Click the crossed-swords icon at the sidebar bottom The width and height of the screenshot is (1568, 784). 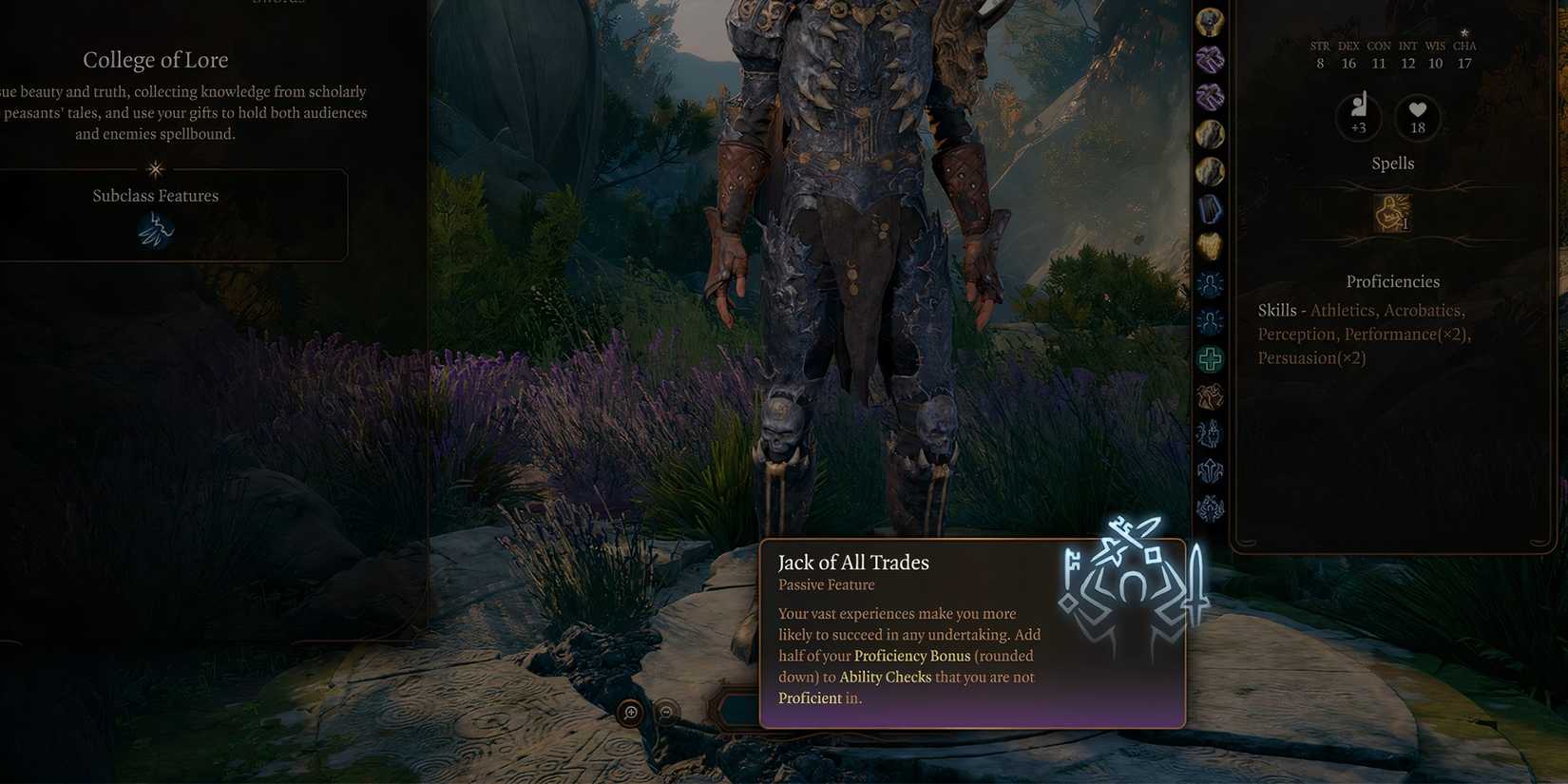point(1210,507)
